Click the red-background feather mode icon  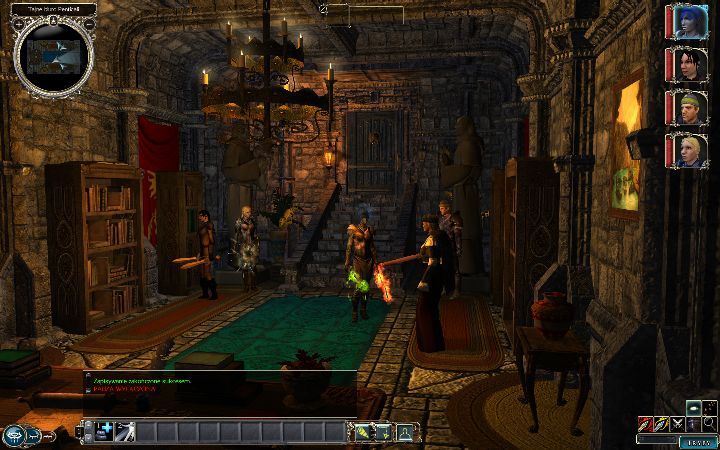pyautogui.click(x=644, y=424)
